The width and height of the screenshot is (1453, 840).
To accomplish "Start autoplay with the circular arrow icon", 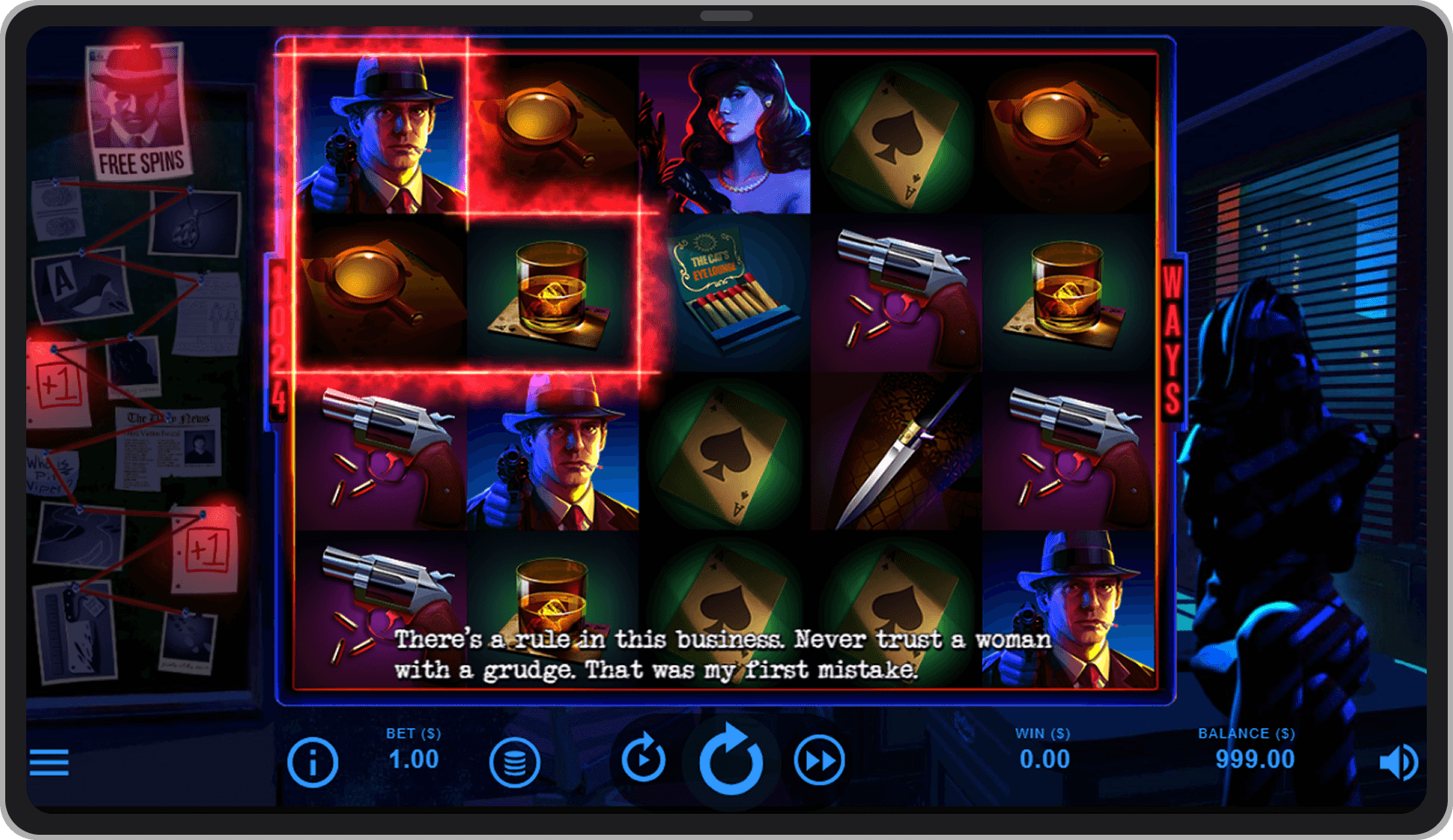I will (x=643, y=758).
